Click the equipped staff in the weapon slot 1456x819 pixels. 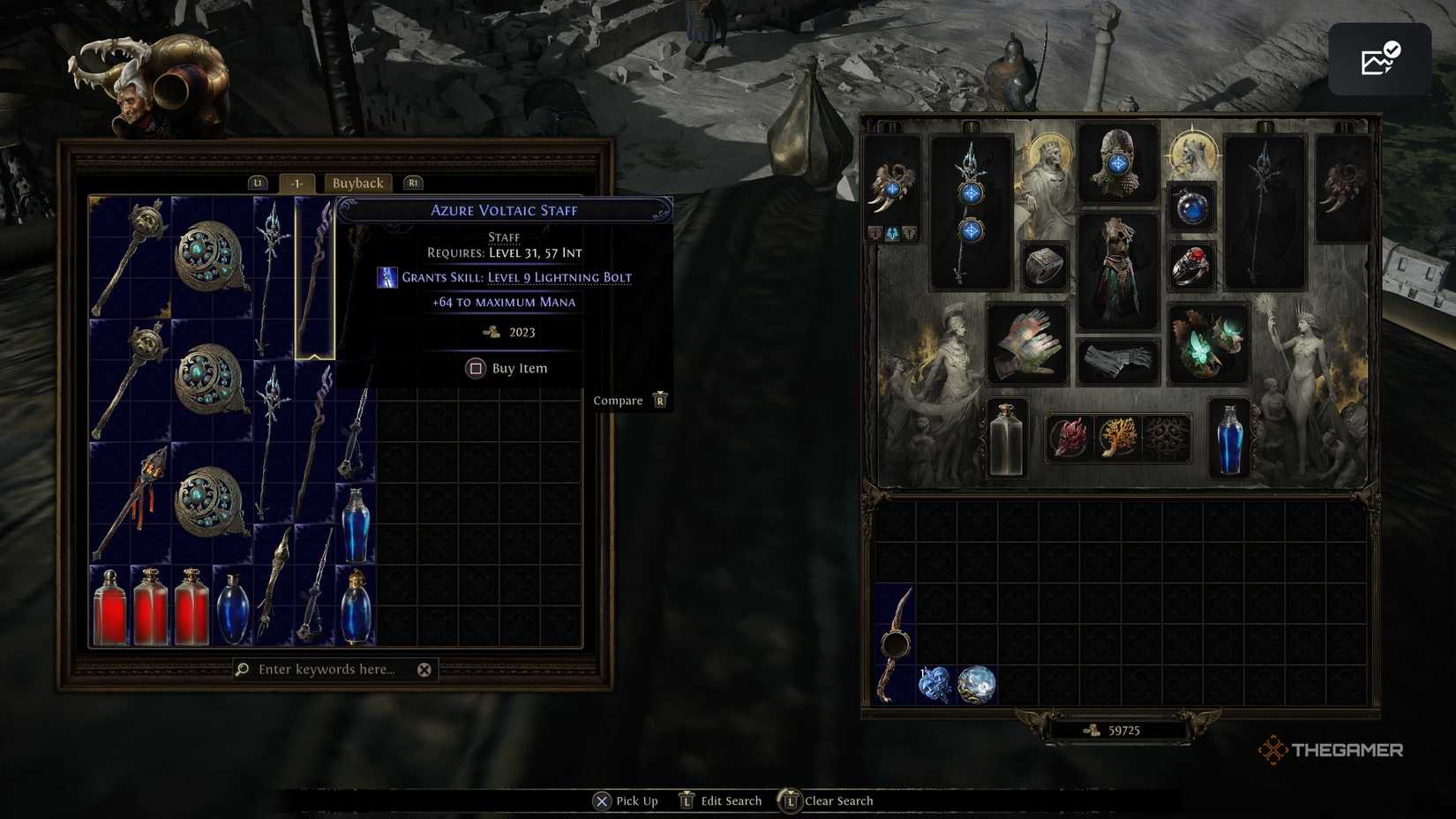tap(971, 212)
